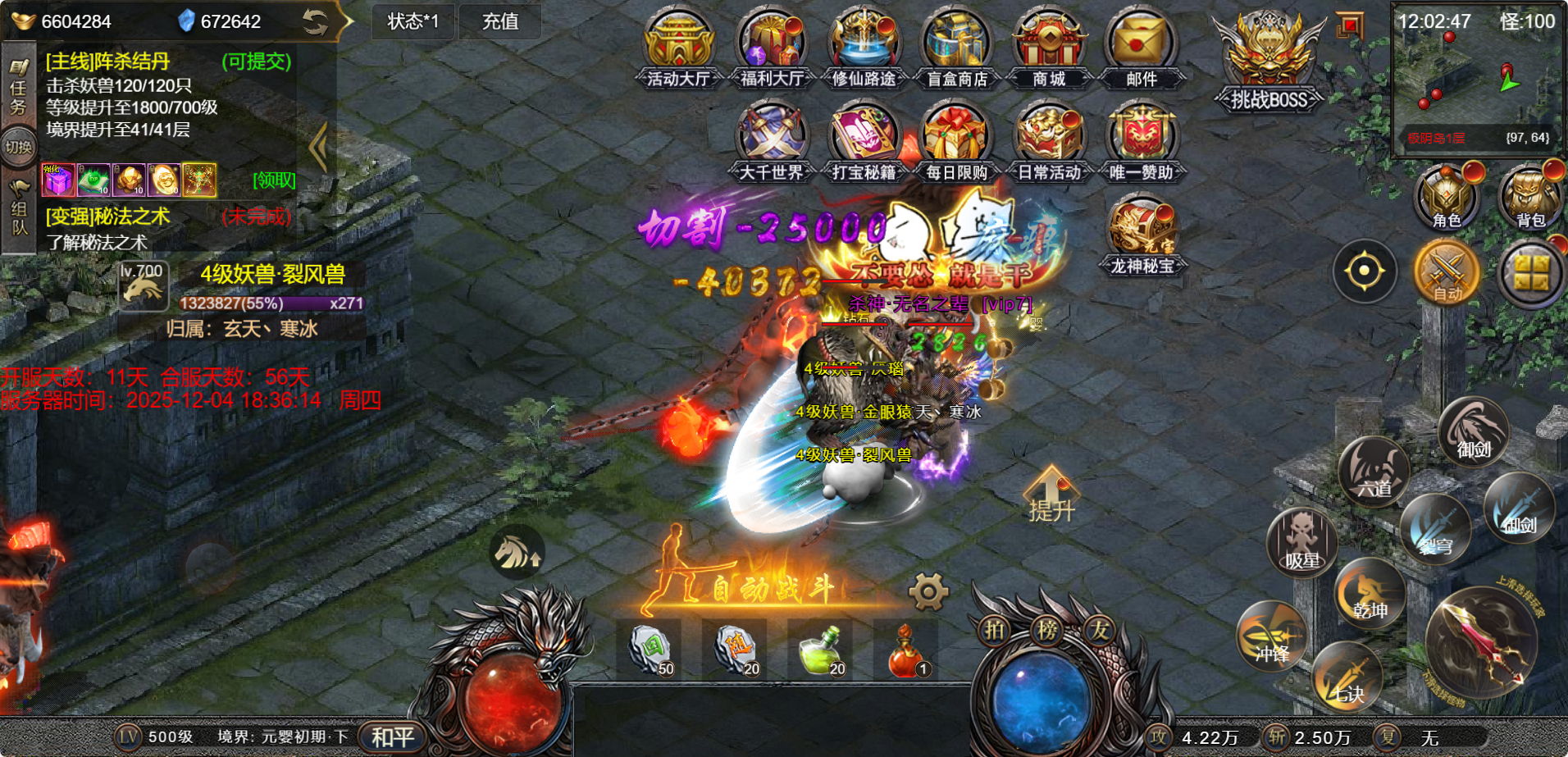The image size is (1568, 757).
Task: Open the gear settings icon
Action: (928, 591)
